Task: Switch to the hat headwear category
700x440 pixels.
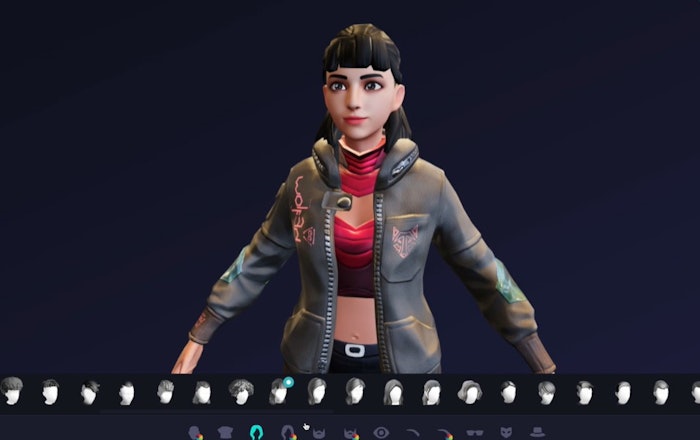Action: tap(537, 433)
